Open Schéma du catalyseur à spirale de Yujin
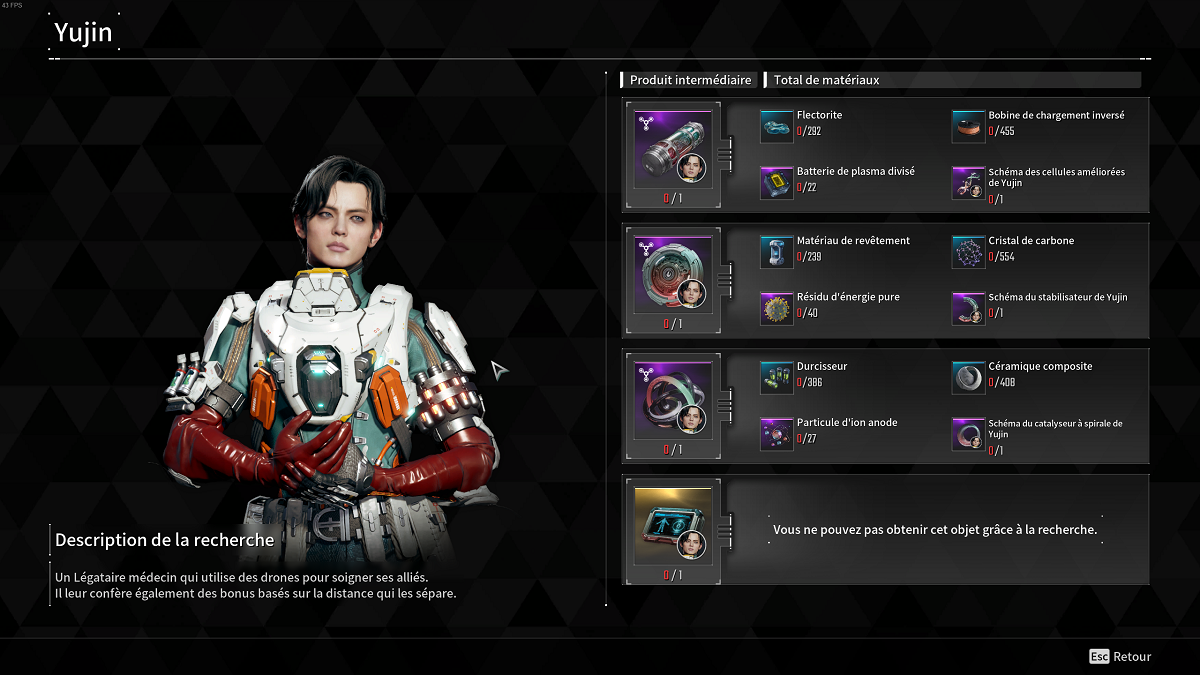 (968, 433)
